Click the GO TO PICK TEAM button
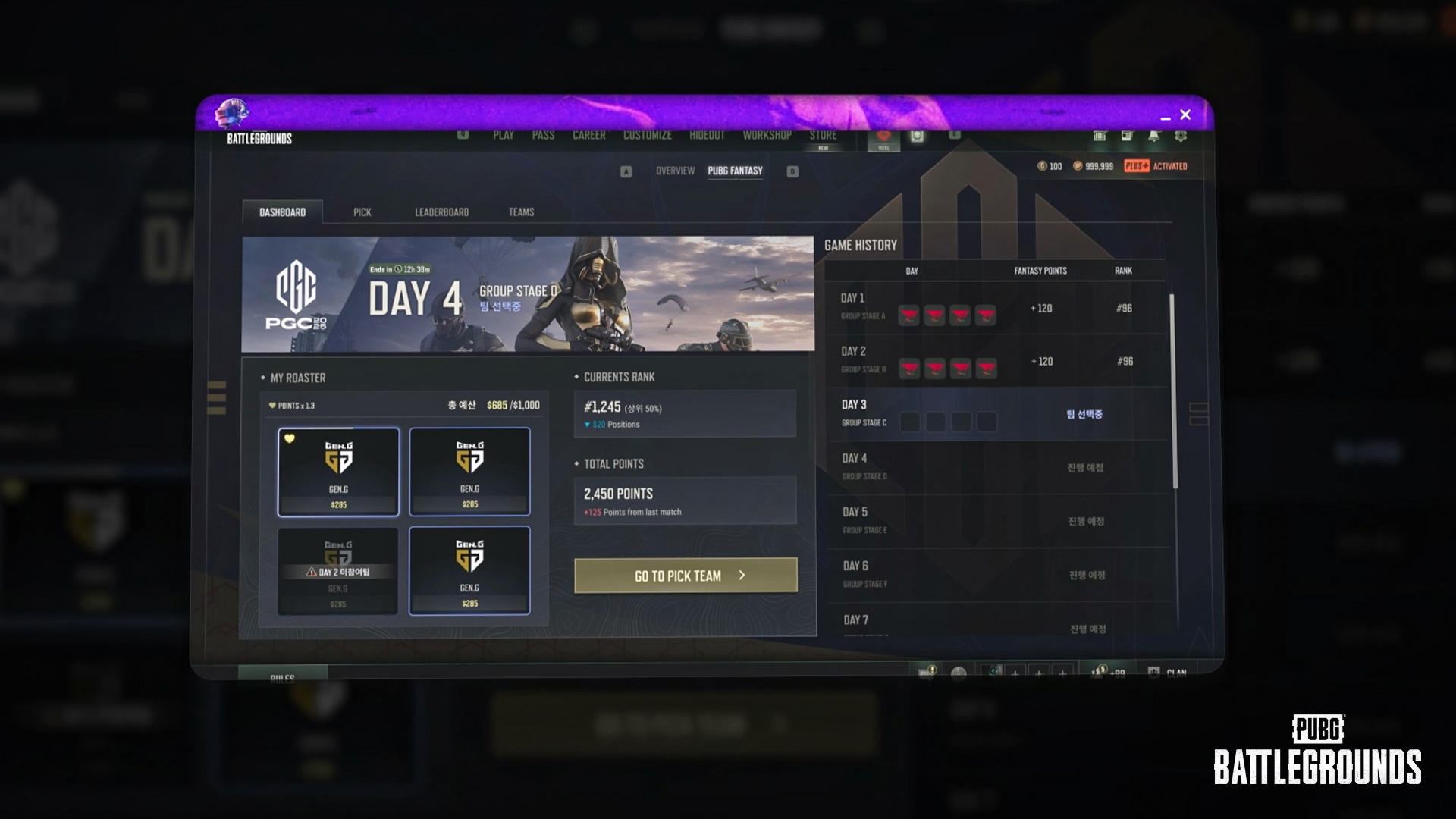Viewport: 1456px width, 819px height. pos(686,576)
